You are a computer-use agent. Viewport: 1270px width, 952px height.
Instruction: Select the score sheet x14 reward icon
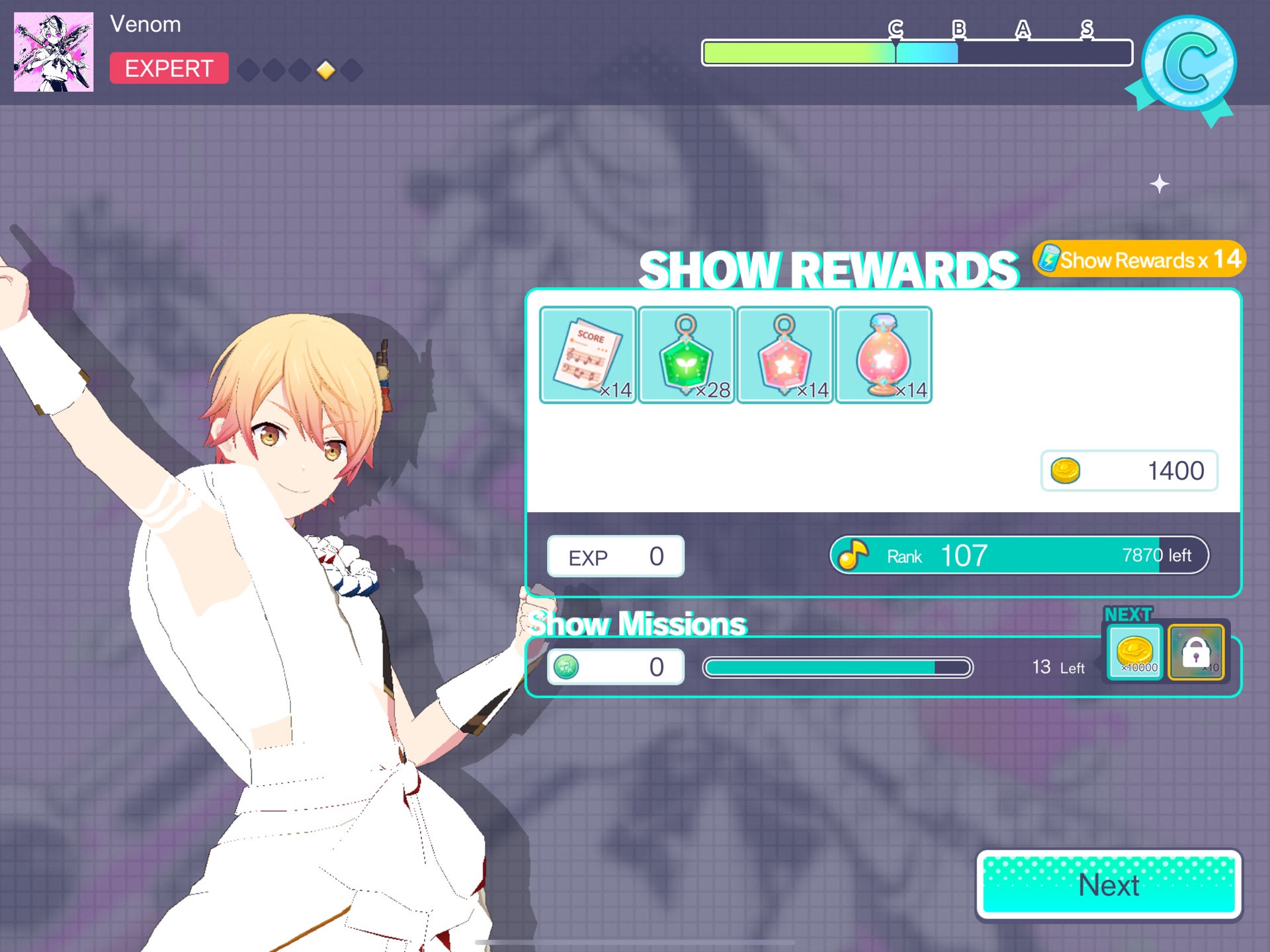[x=587, y=355]
